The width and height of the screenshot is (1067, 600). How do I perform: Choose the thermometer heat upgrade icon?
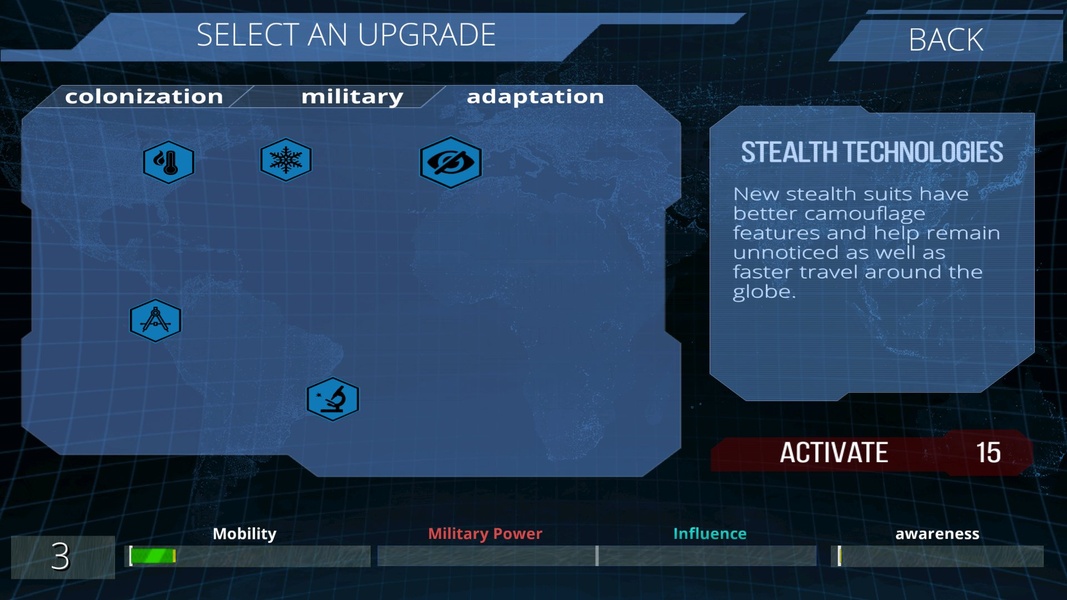click(x=168, y=162)
